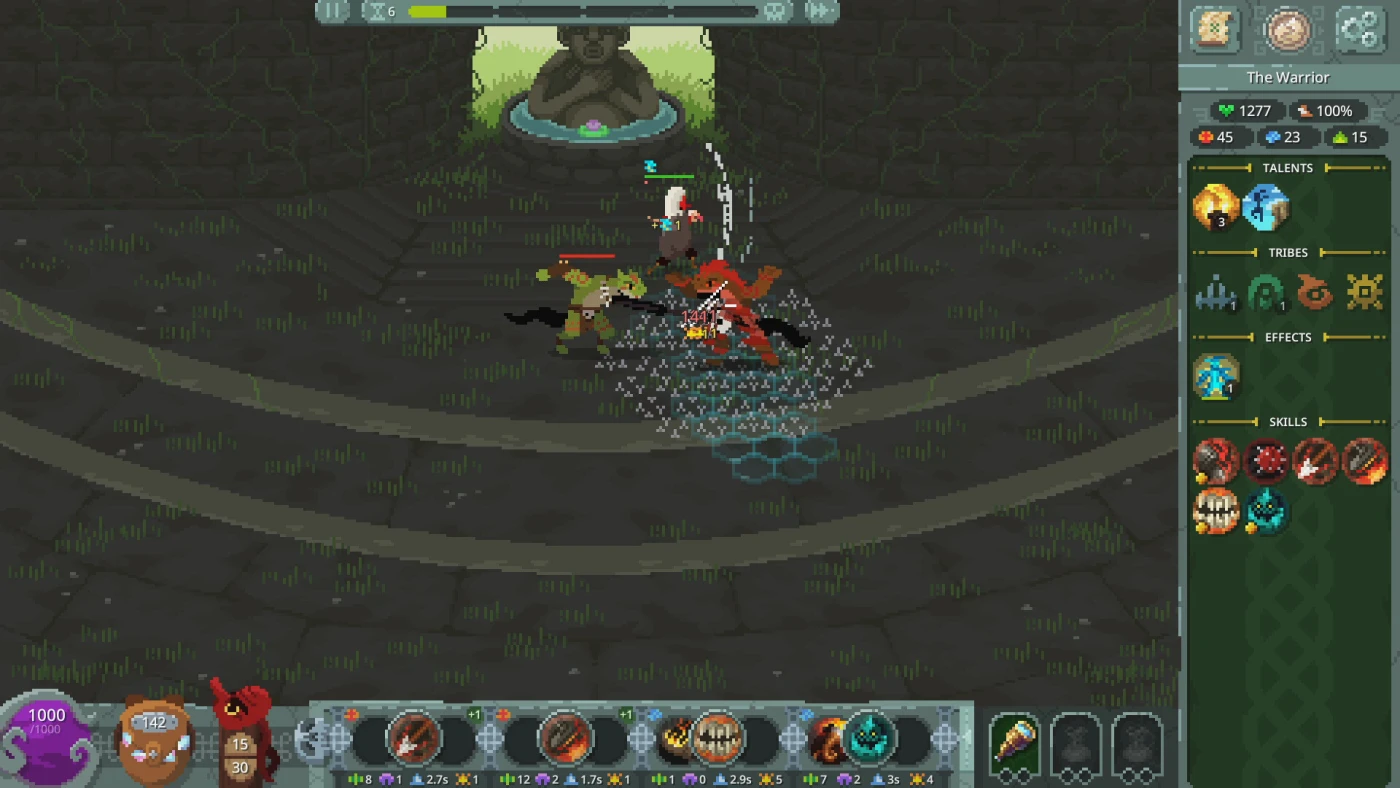The height and width of the screenshot is (788, 1400).
Task: View the teal ghost mask skill in skills list
Action: (1265, 512)
